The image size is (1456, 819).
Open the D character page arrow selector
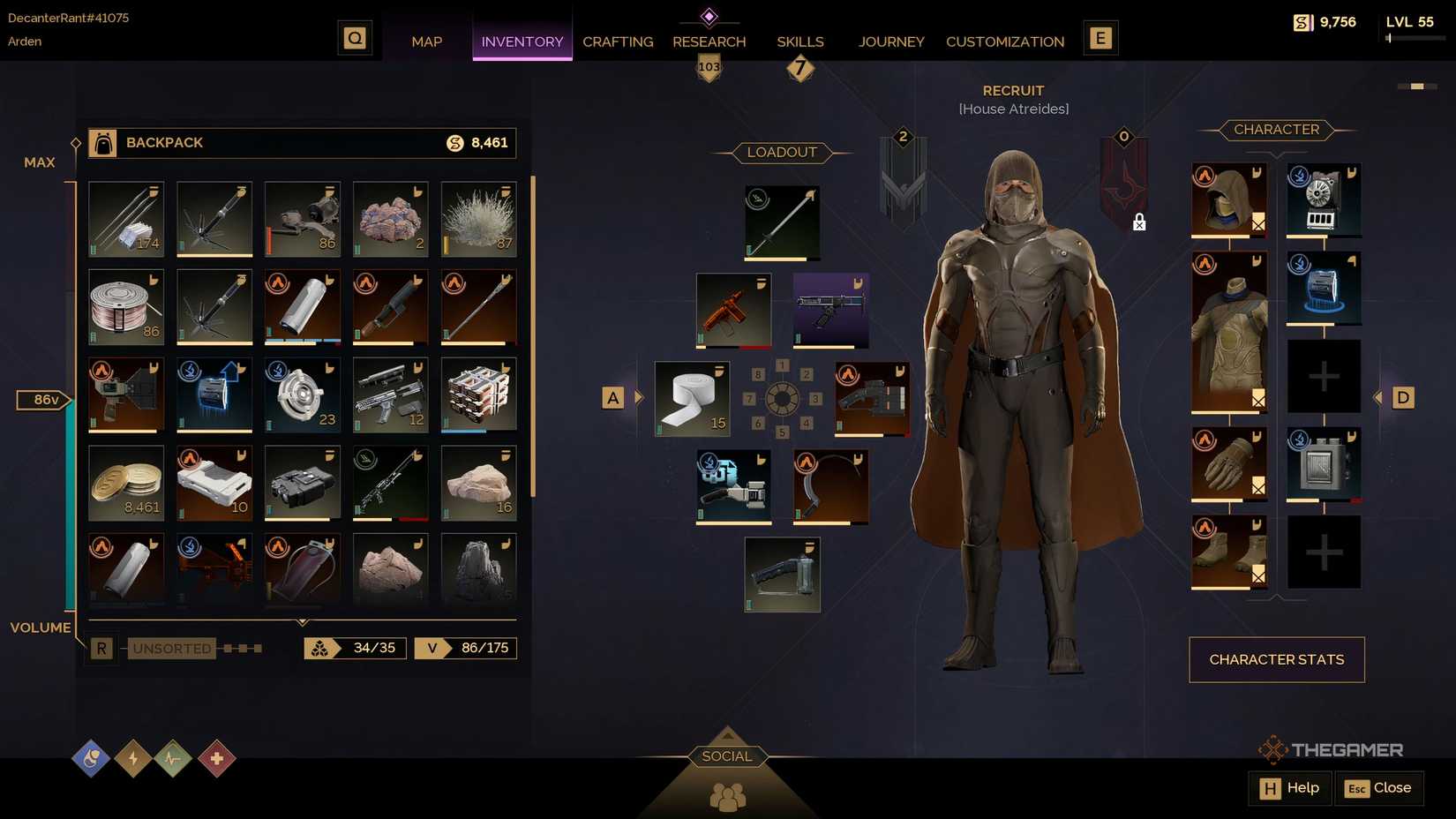coord(1402,397)
